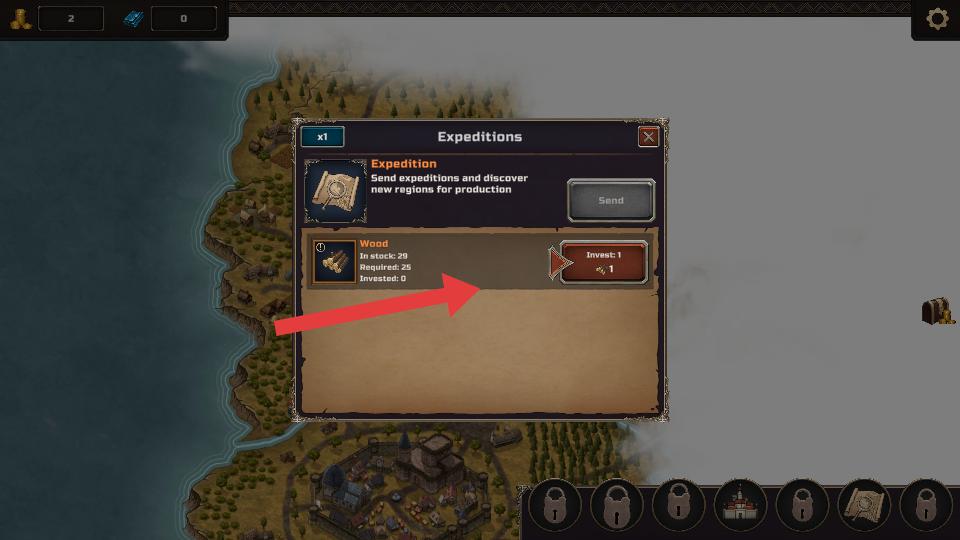Image resolution: width=960 pixels, height=540 pixels.
Task: Select the Wood resource icon
Action: pos(335,262)
